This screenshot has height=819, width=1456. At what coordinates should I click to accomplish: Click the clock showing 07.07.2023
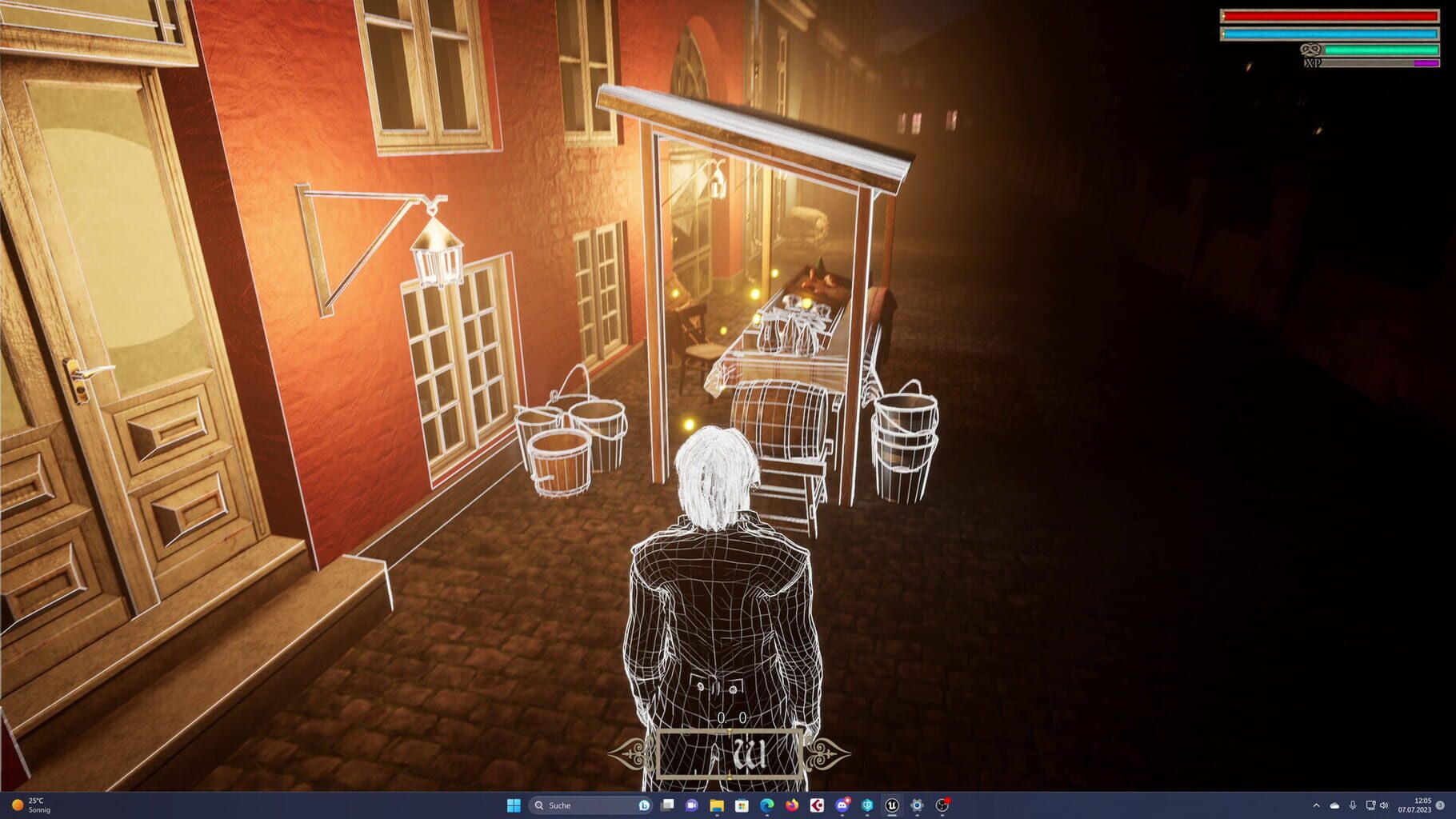click(1414, 806)
